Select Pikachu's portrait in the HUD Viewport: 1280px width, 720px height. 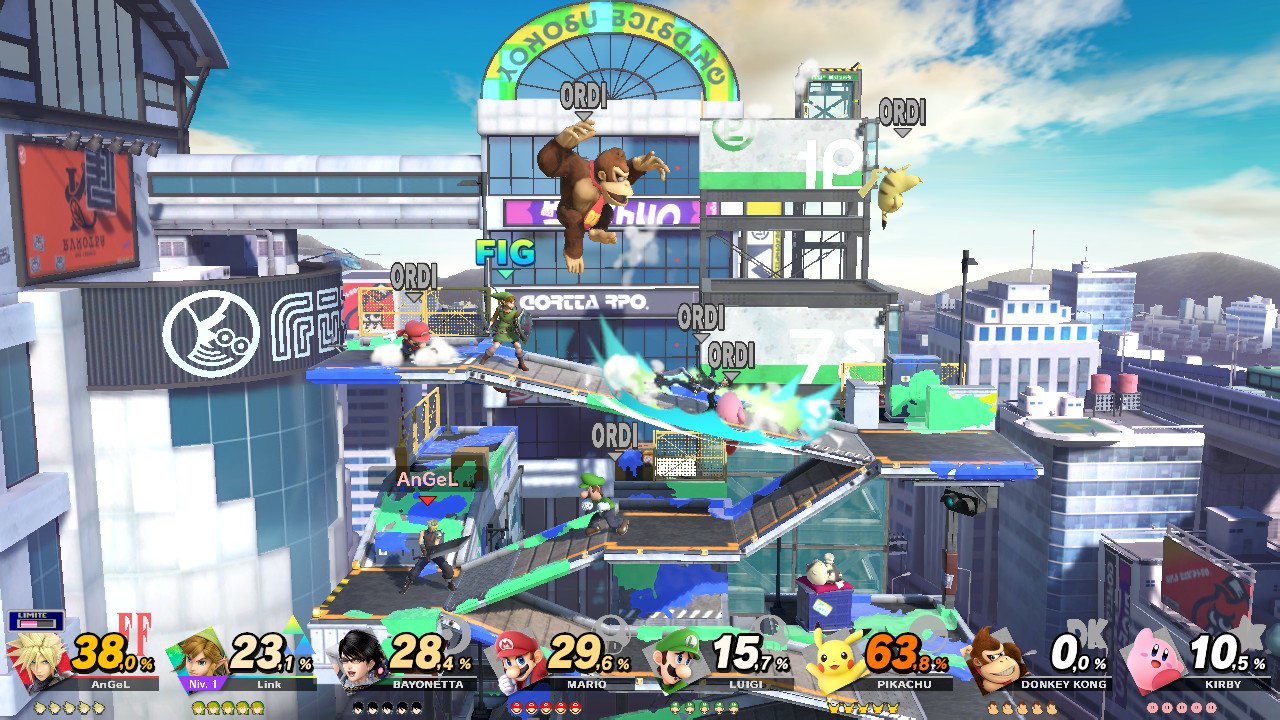[836, 658]
